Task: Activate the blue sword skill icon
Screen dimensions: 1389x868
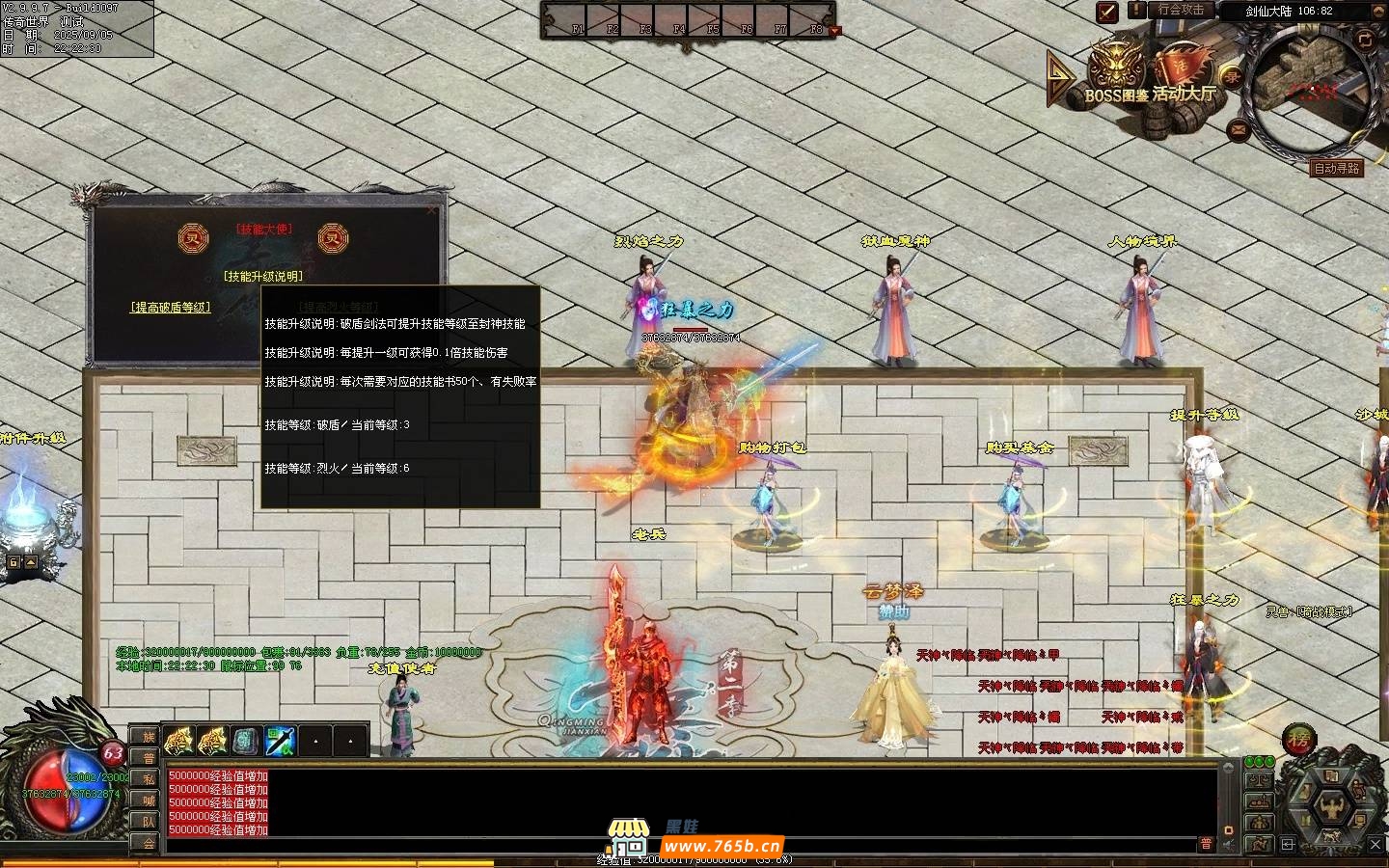Action: coord(281,741)
